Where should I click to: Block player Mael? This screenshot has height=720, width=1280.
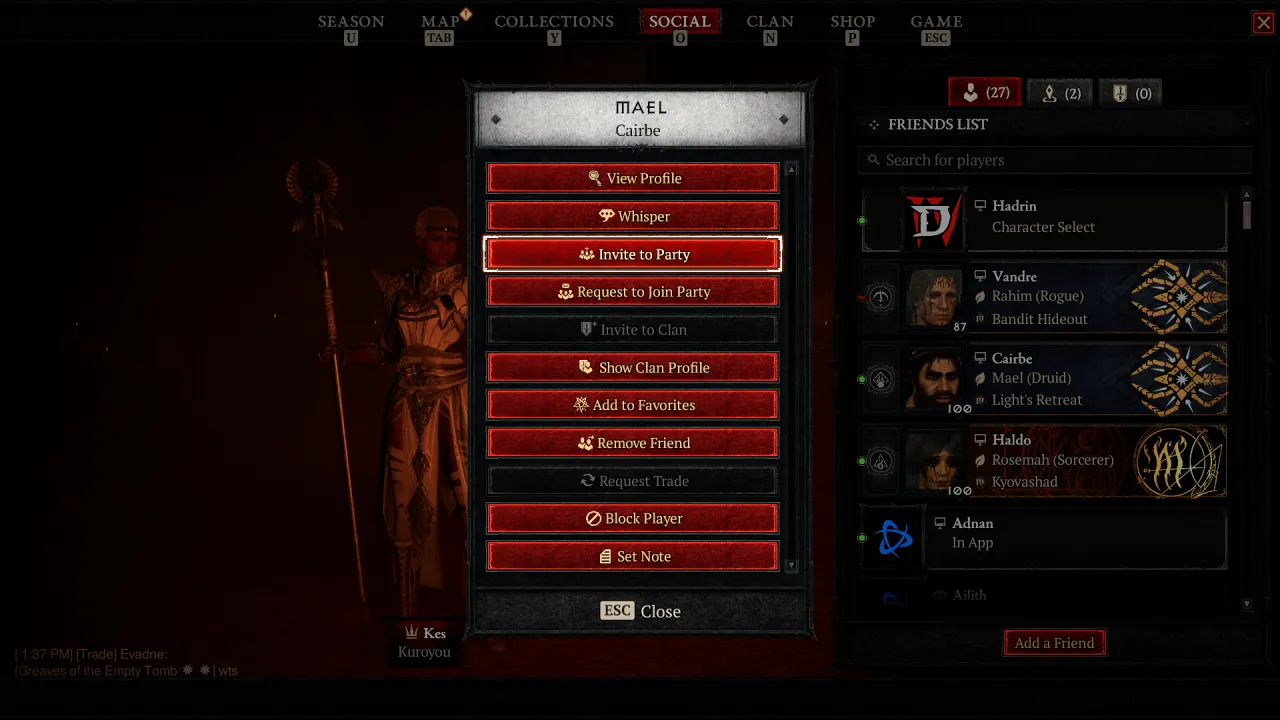coord(632,518)
